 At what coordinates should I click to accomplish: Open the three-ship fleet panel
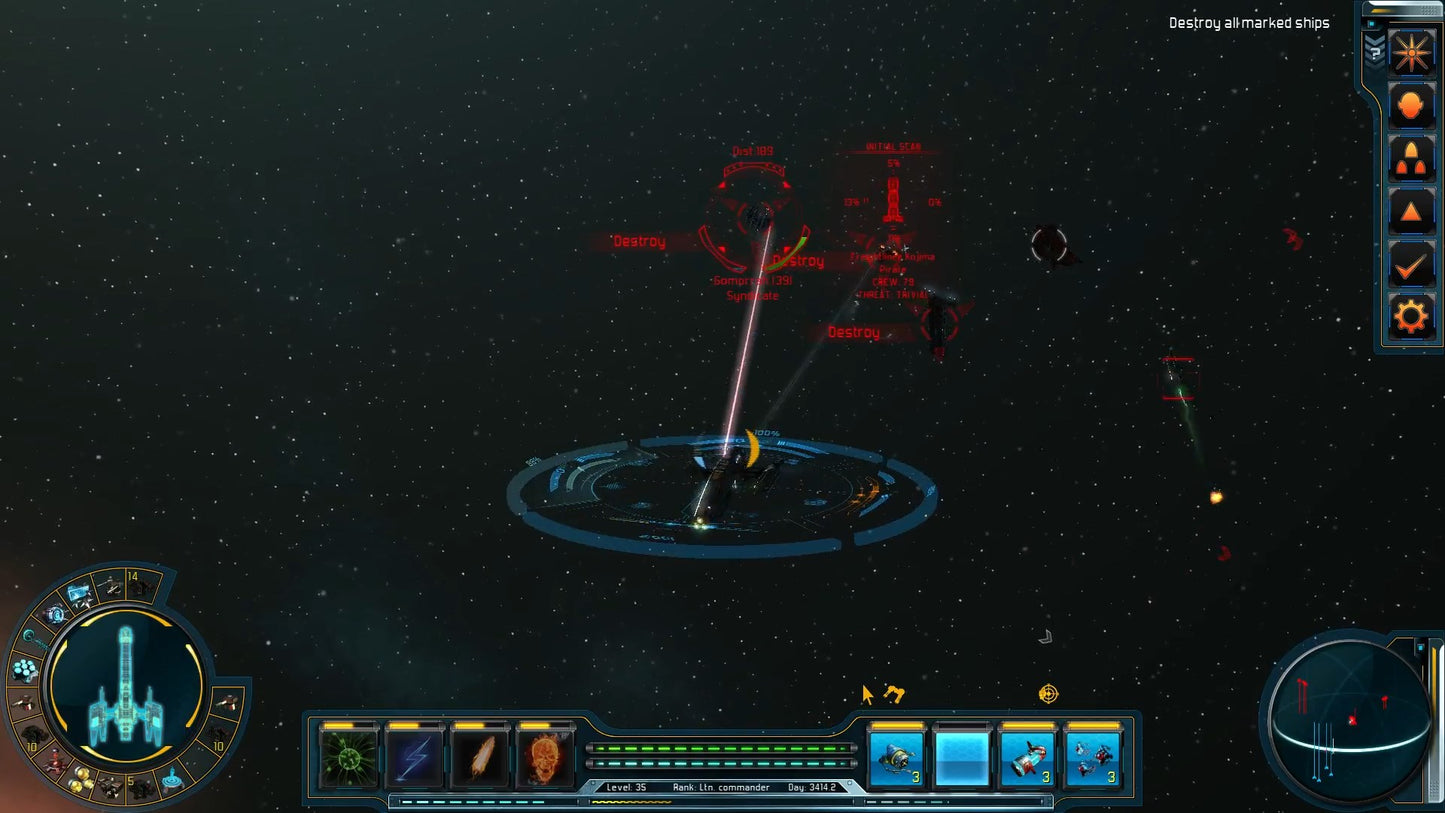1411,158
